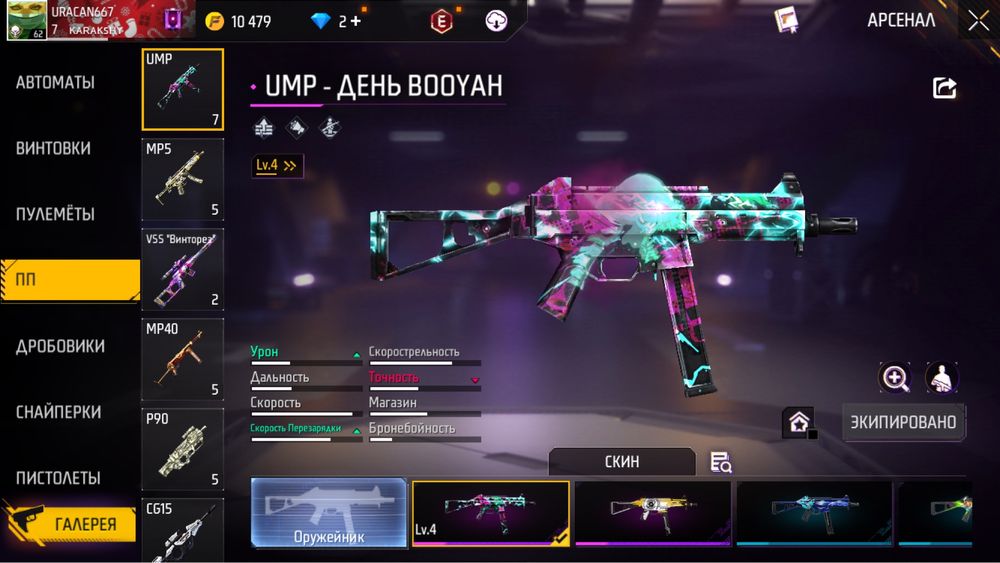Image resolution: width=1000 pixels, height=563 pixels.
Task: Expand the Lv.4 skin level details
Action: point(277,166)
